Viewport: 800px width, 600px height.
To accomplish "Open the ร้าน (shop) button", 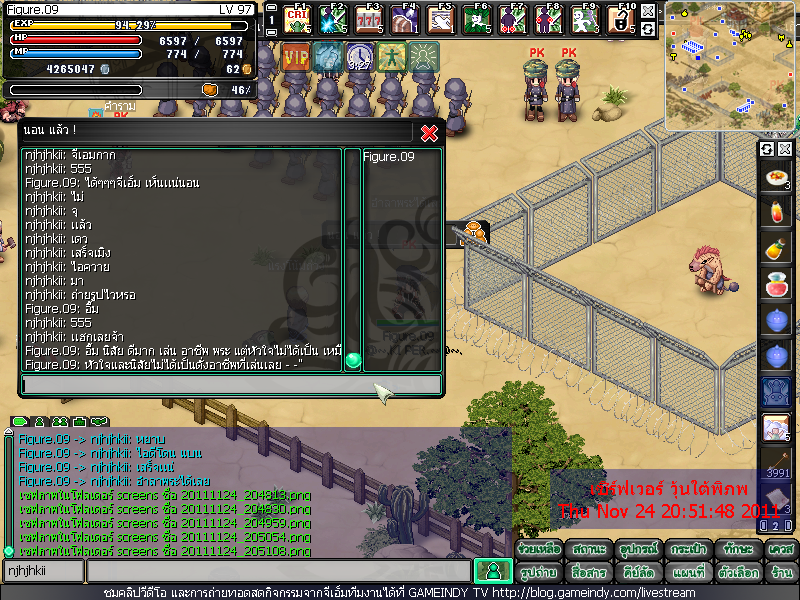I will [781, 572].
